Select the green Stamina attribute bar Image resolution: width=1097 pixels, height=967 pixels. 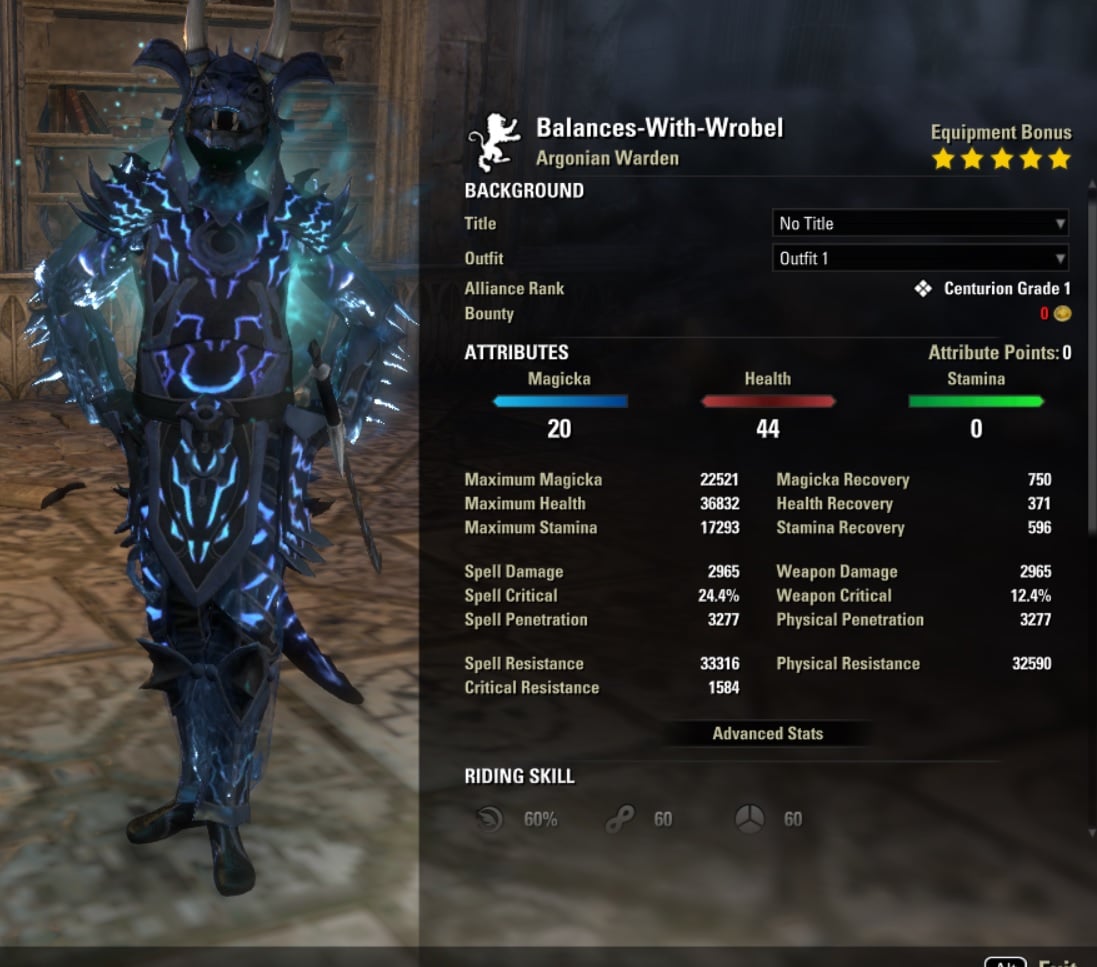tap(976, 402)
